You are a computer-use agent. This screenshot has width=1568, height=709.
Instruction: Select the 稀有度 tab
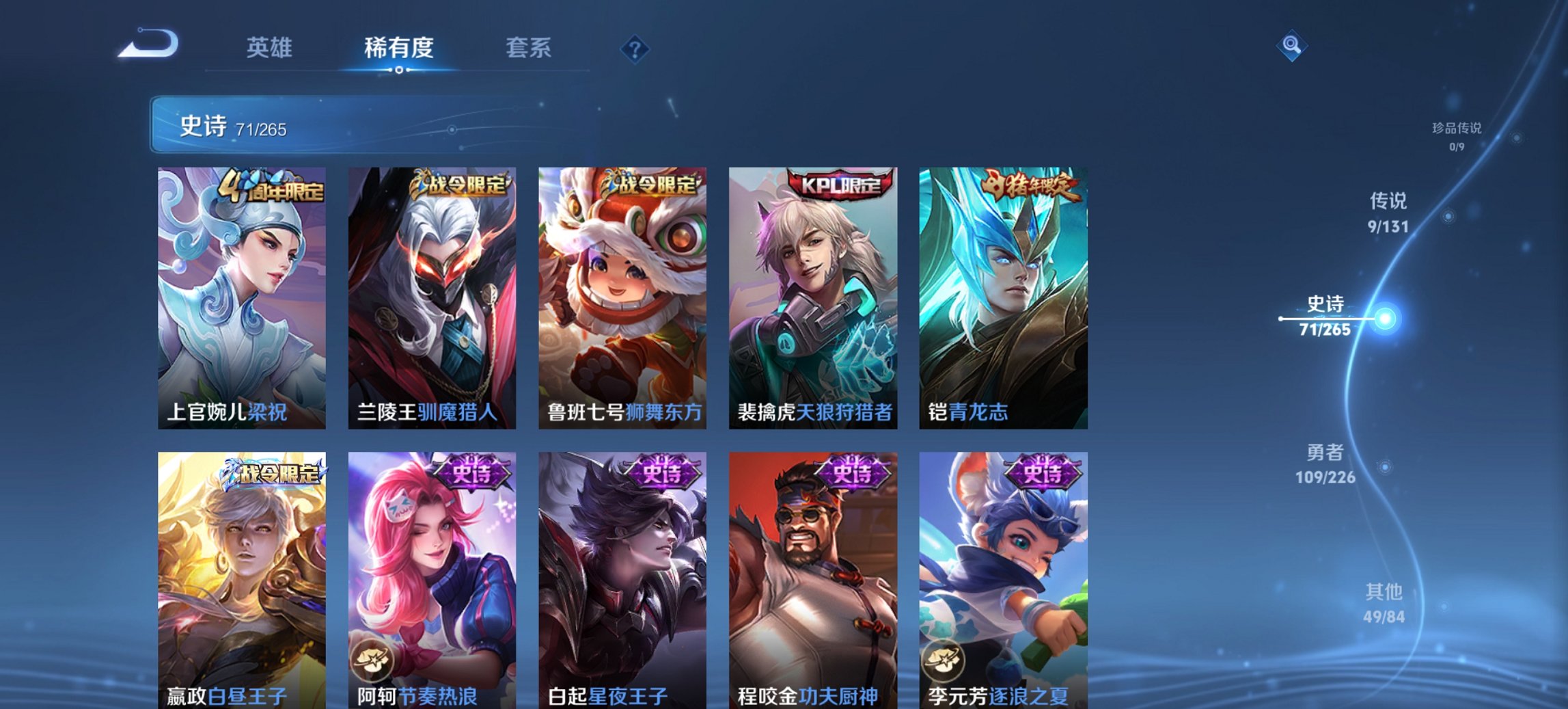point(398,46)
